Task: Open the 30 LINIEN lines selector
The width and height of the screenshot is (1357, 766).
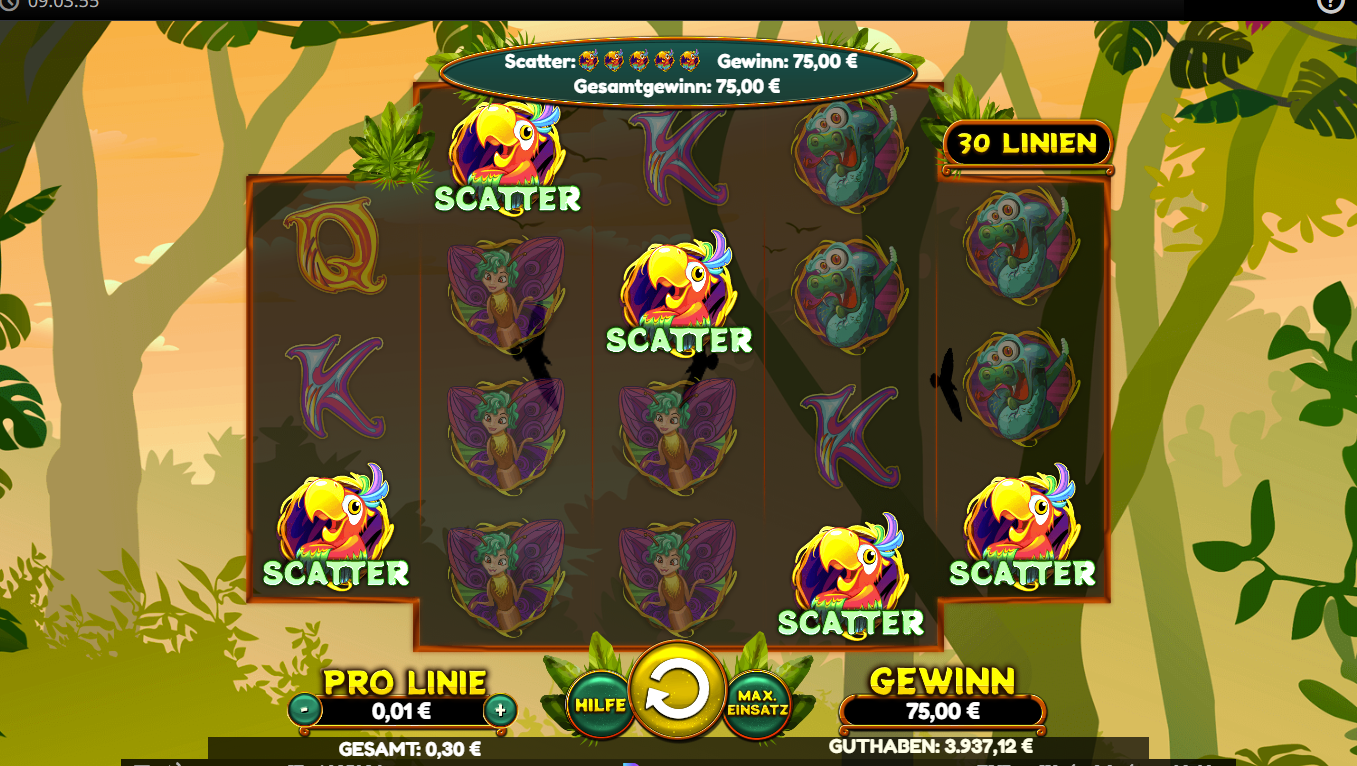Action: [1026, 144]
